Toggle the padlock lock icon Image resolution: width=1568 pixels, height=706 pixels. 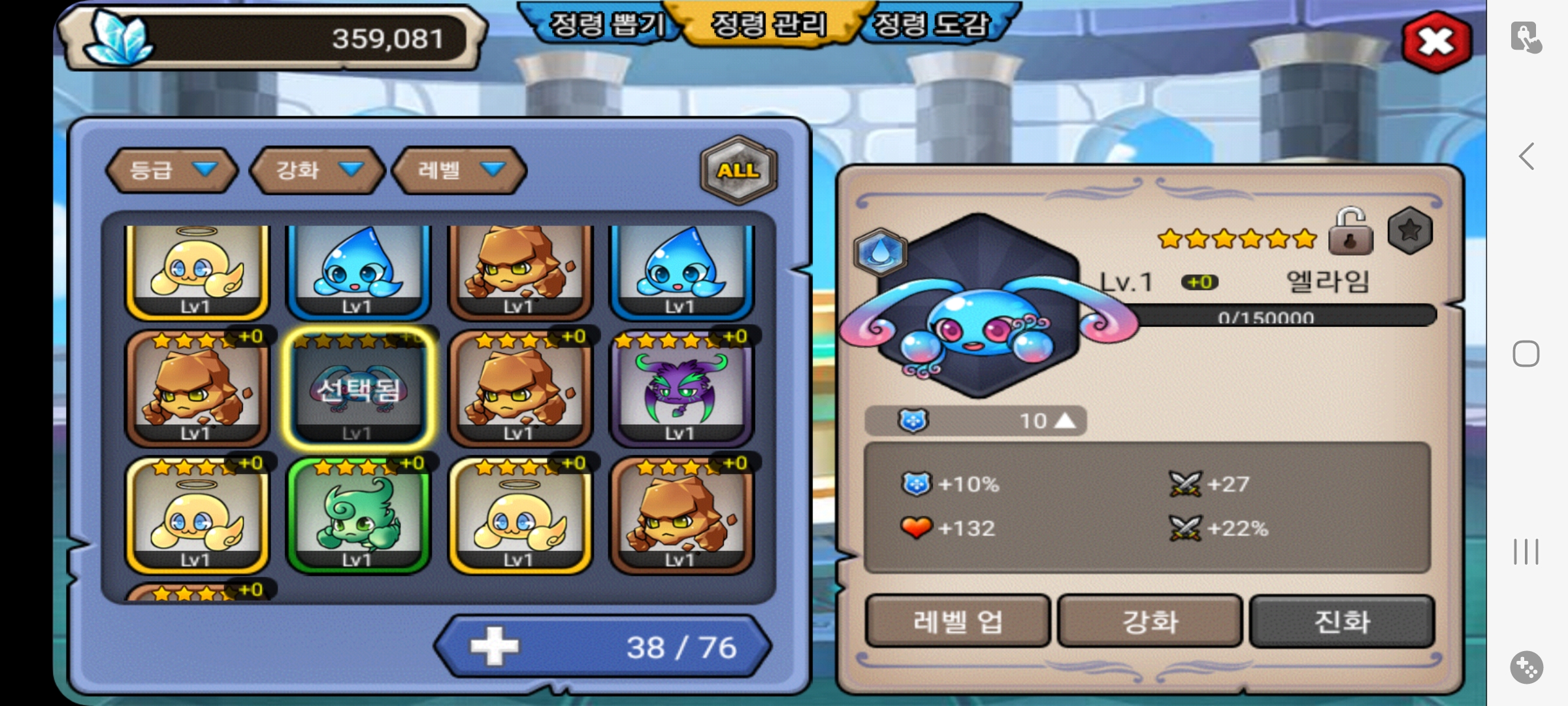tap(1350, 232)
